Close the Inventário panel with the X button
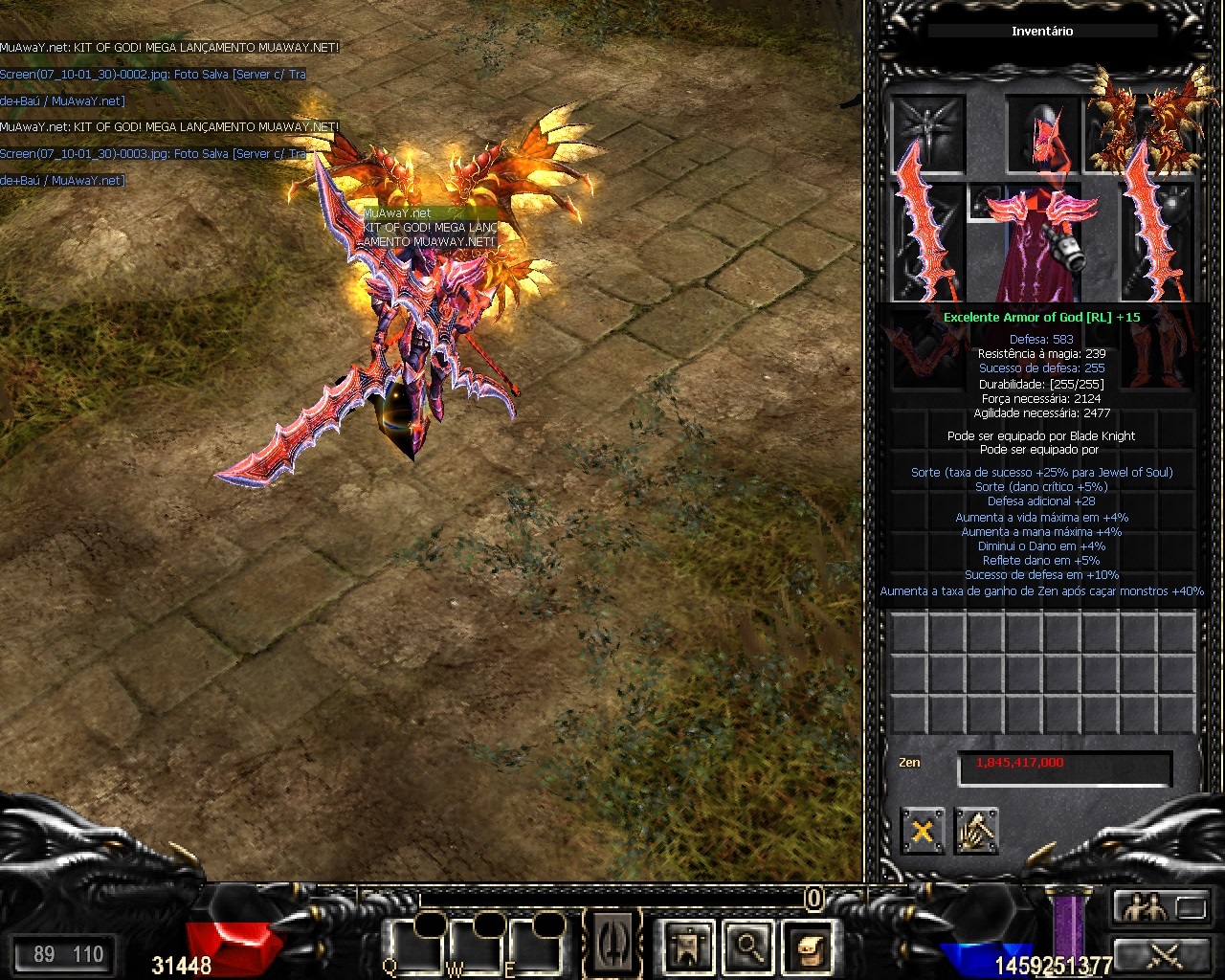This screenshot has width=1225, height=980. [x=923, y=831]
